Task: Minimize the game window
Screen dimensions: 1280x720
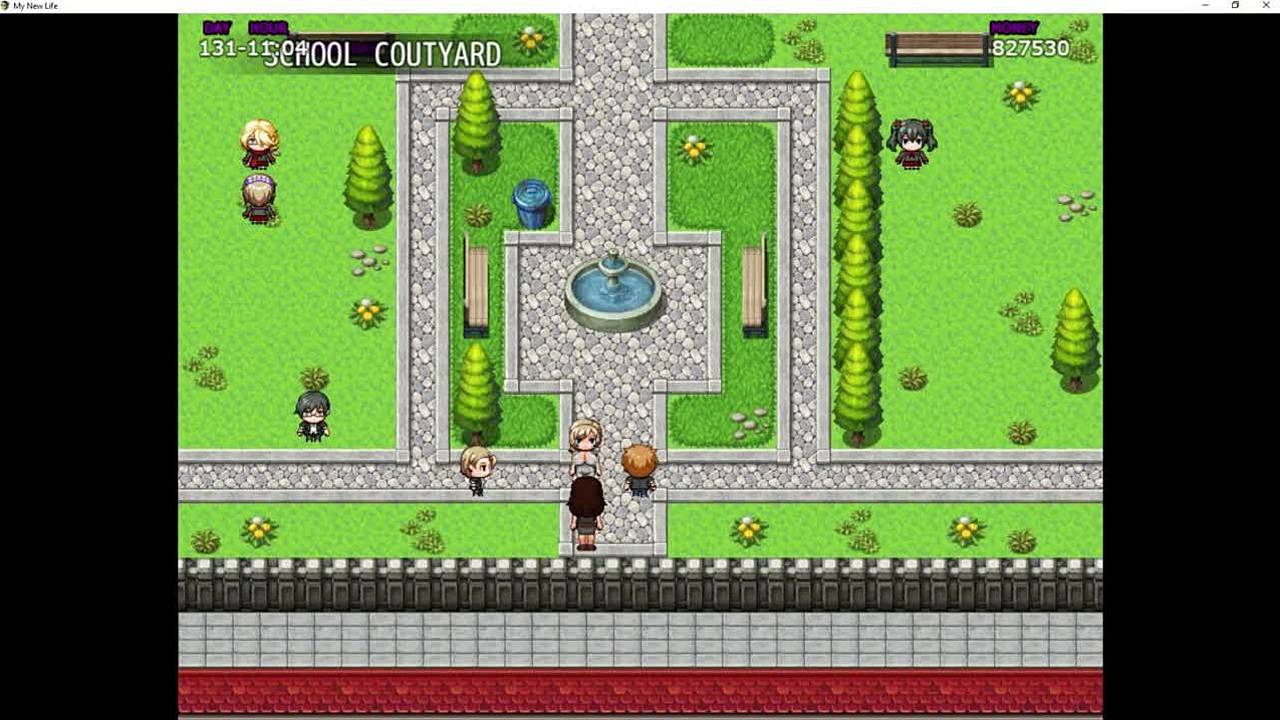Action: [1205, 6]
